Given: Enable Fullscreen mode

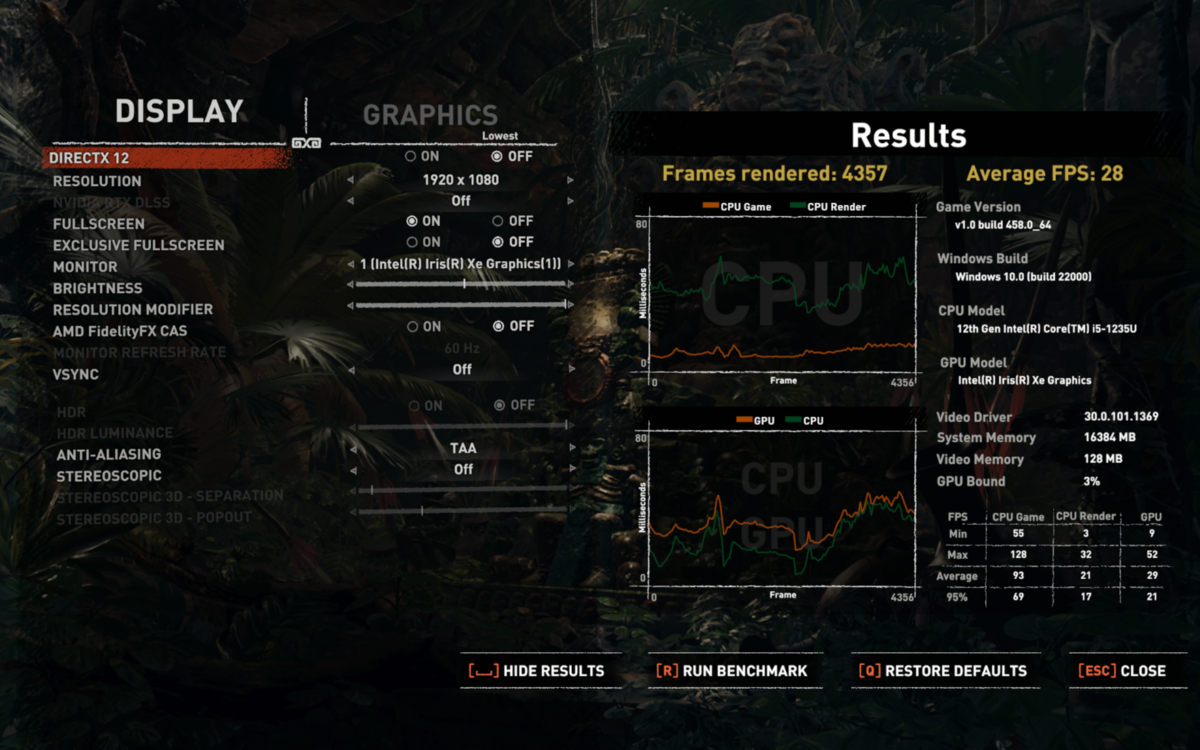Looking at the screenshot, I should point(411,221).
